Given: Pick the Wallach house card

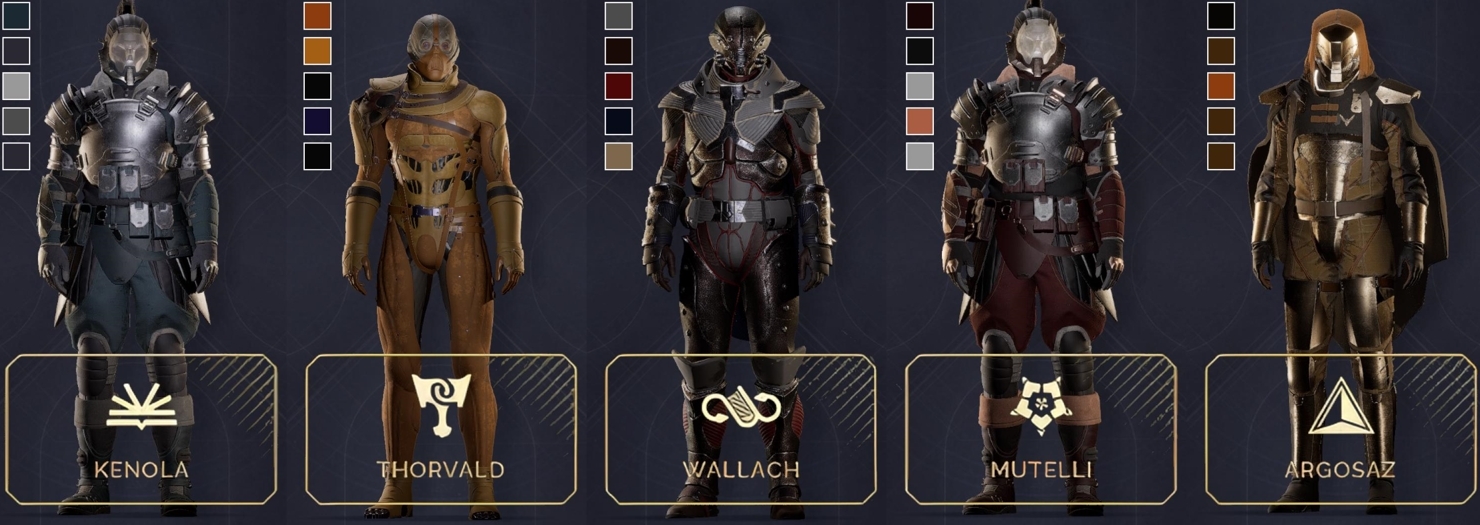Looking at the screenshot, I should tap(740, 429).
